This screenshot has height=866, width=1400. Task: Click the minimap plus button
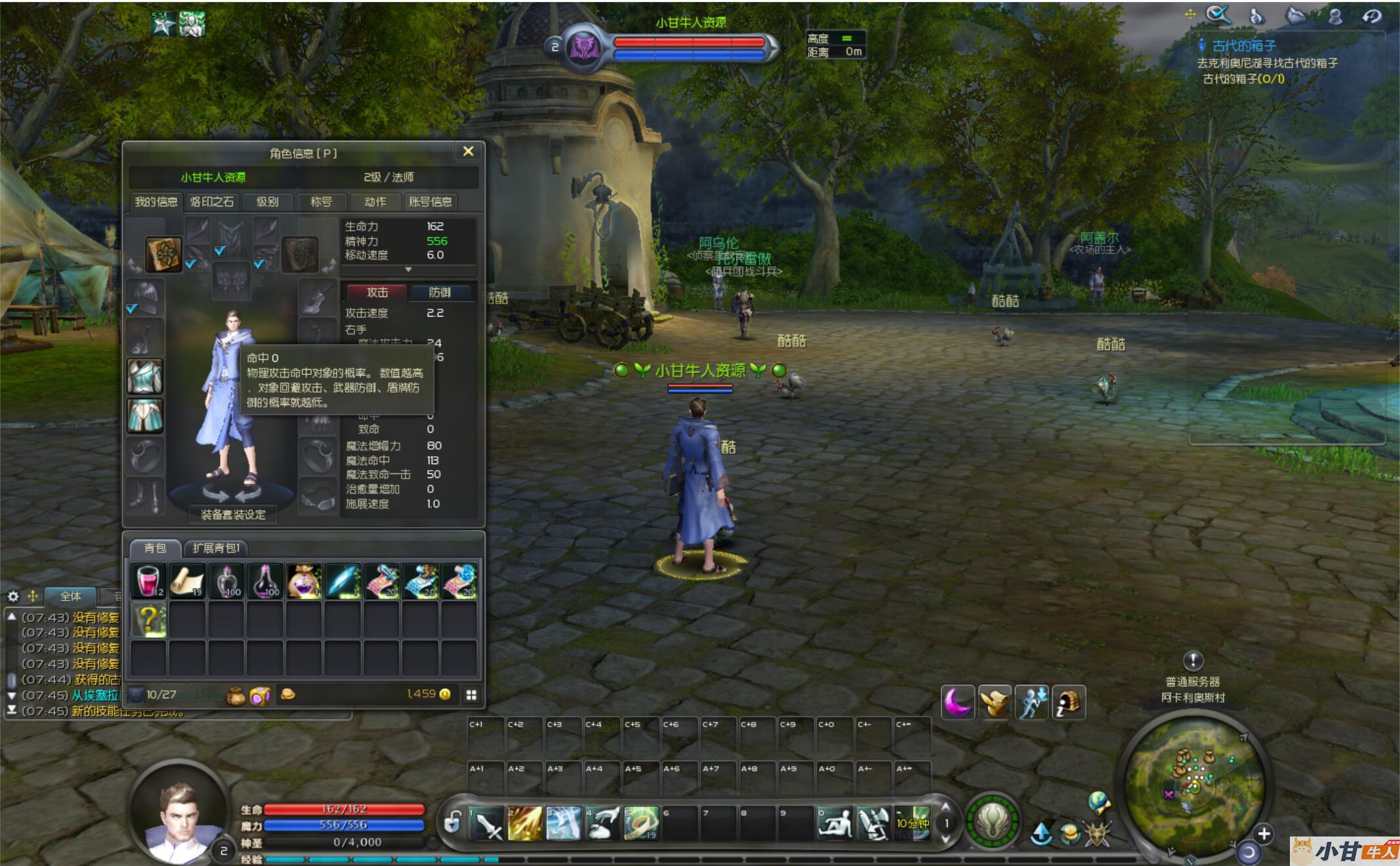click(x=1264, y=833)
